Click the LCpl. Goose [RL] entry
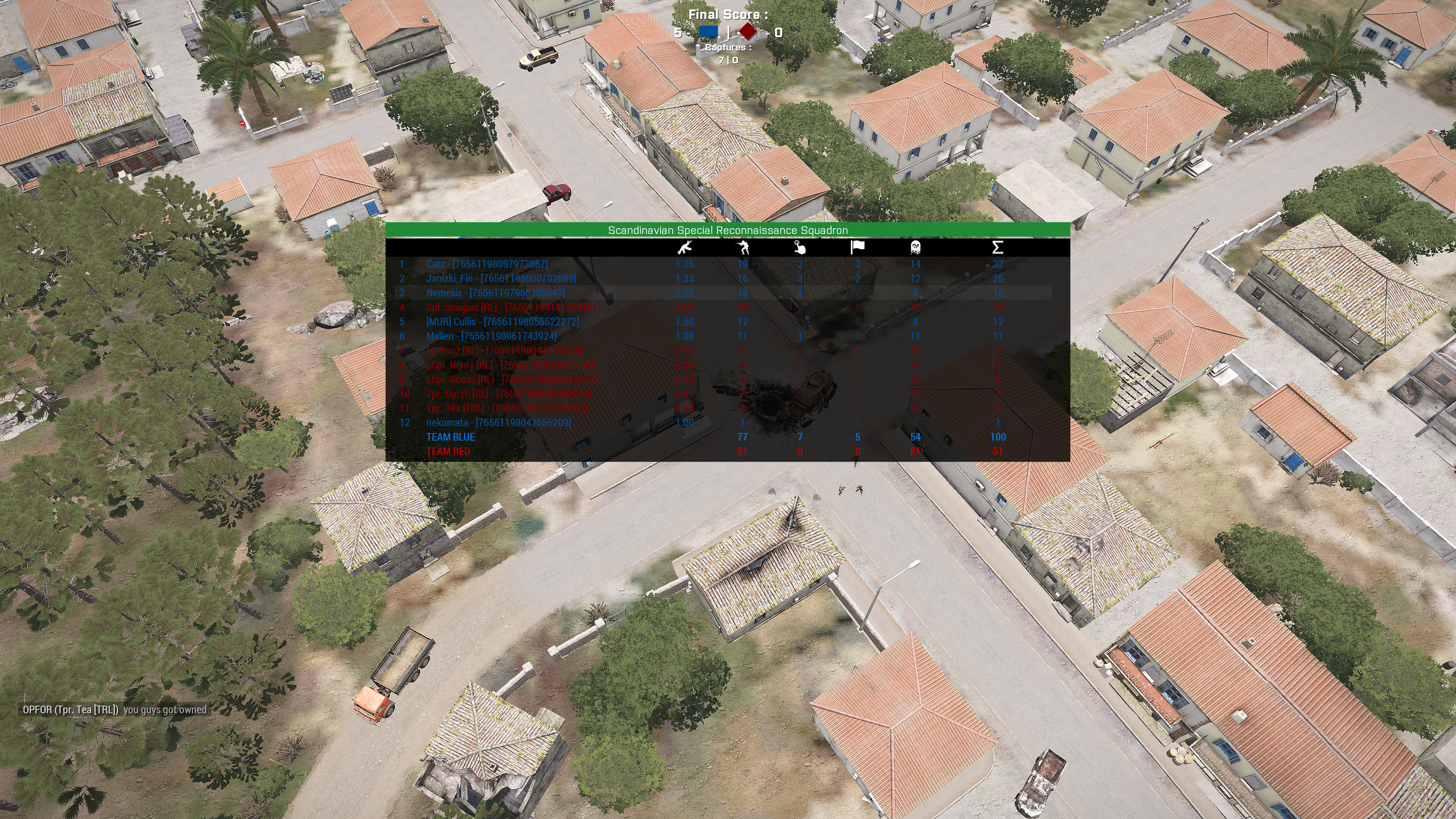 511,379
